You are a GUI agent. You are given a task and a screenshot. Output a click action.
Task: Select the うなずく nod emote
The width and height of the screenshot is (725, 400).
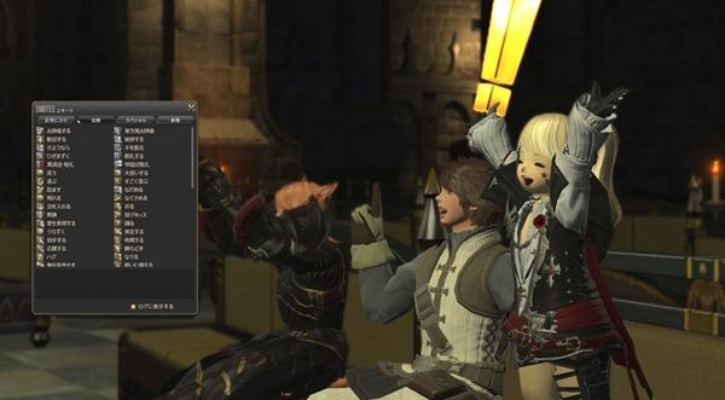point(55,232)
